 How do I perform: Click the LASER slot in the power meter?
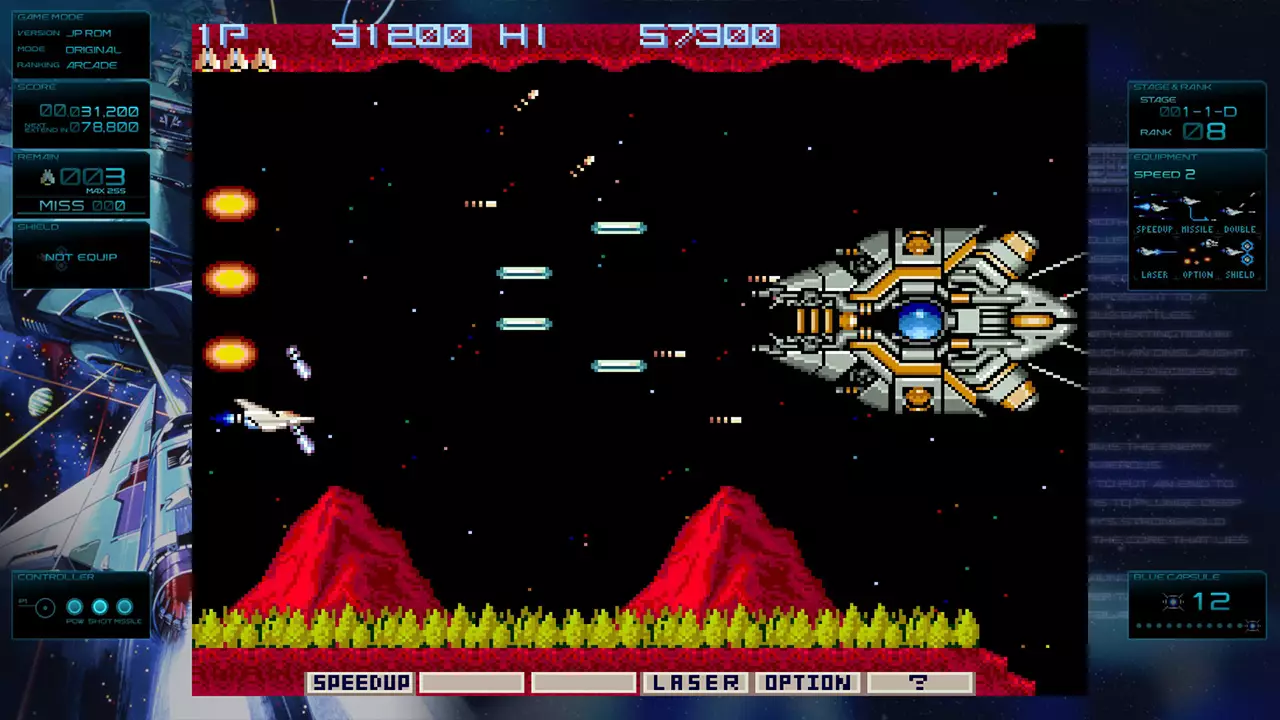[x=695, y=682]
